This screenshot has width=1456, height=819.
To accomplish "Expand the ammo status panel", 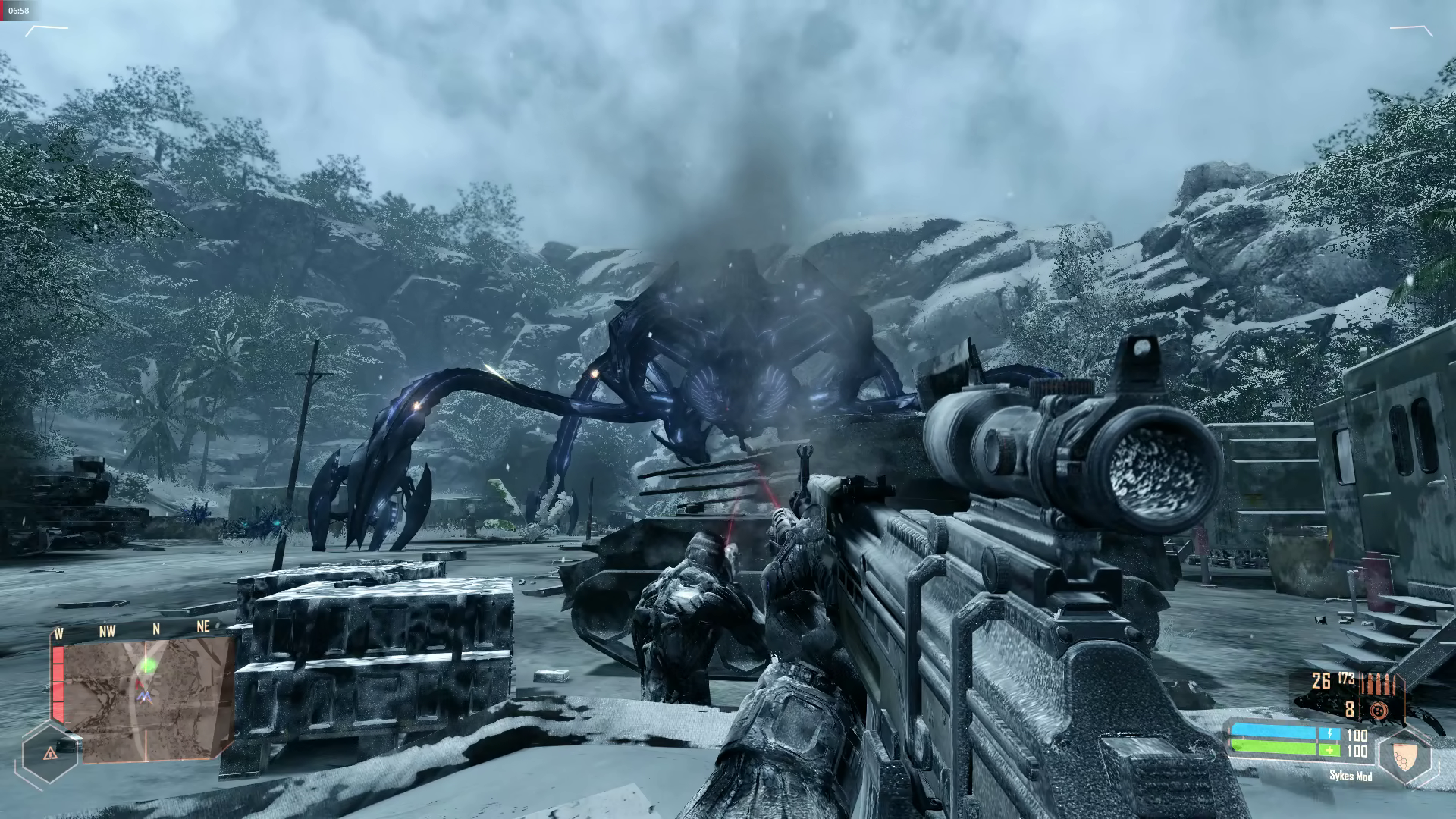I will tap(1357, 694).
